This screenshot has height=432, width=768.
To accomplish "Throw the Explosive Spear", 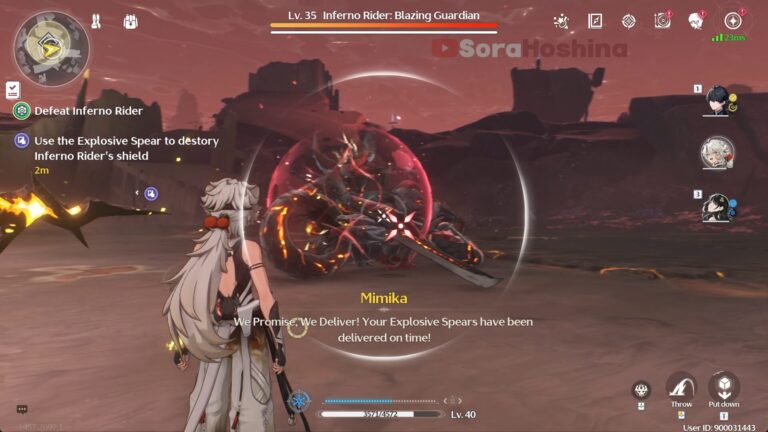I will (x=681, y=386).
